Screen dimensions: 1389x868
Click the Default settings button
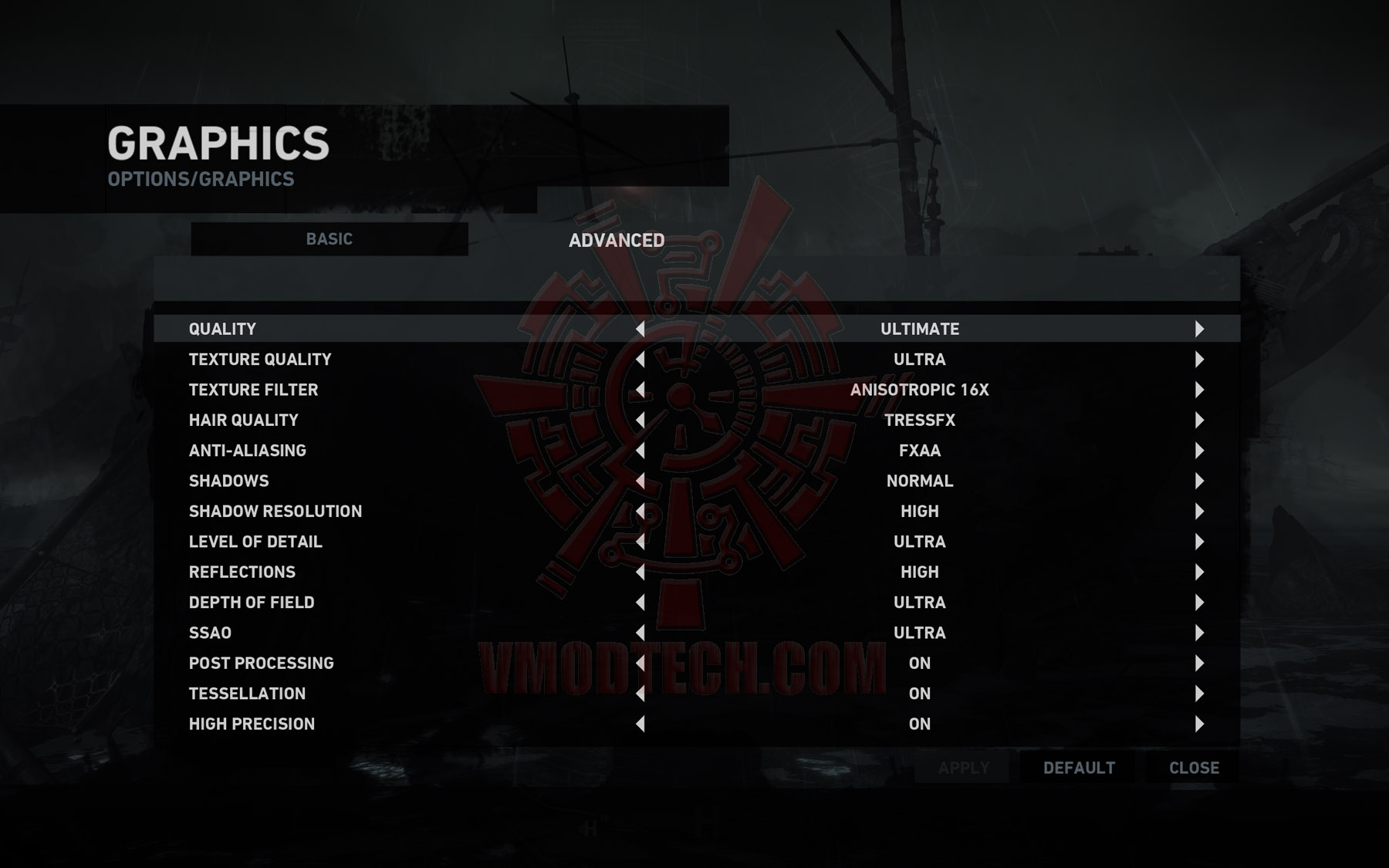pos(1079,768)
